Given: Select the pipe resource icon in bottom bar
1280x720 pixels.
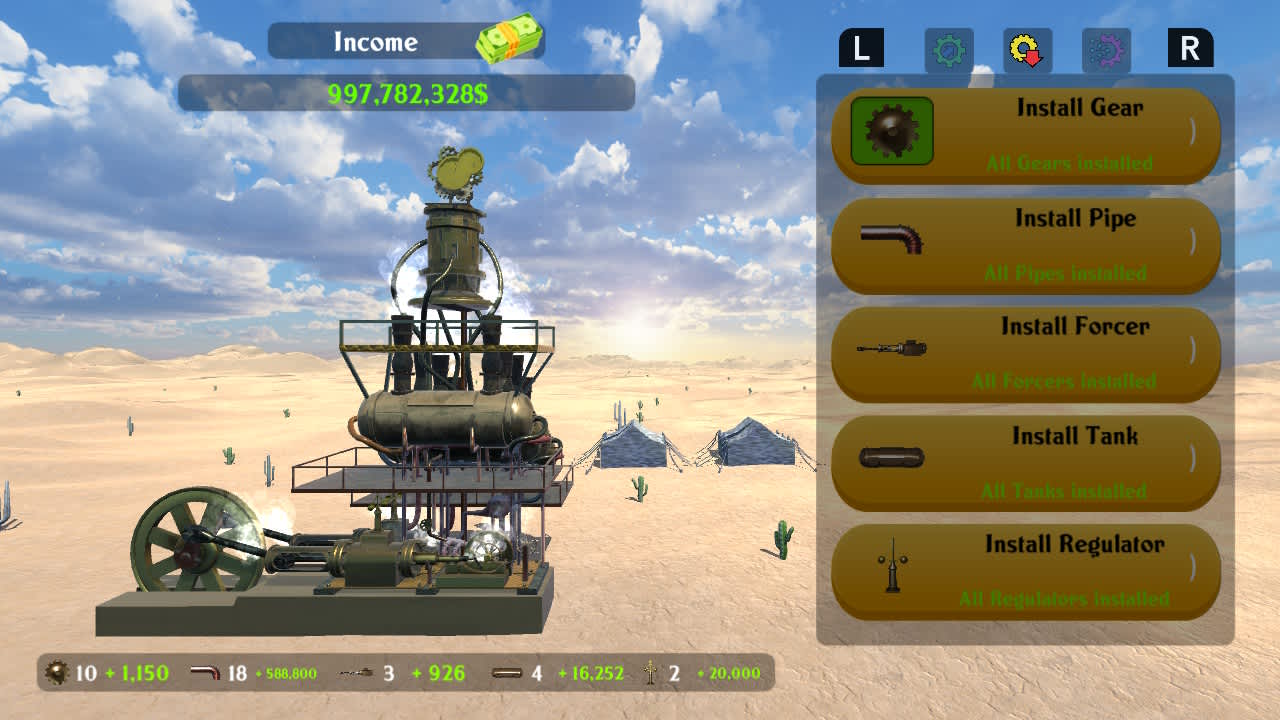Looking at the screenshot, I should [203, 672].
